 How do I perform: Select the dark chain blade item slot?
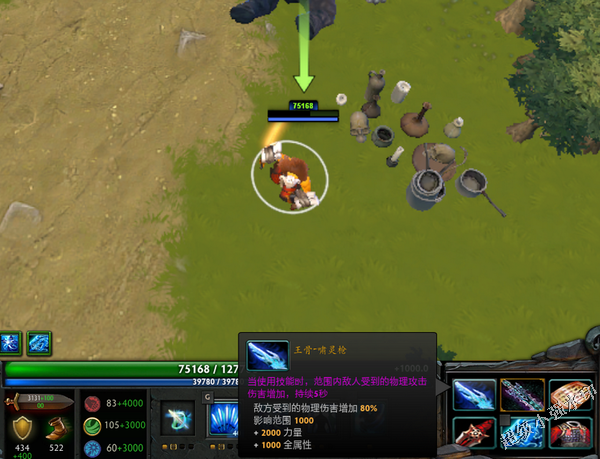coord(522,394)
